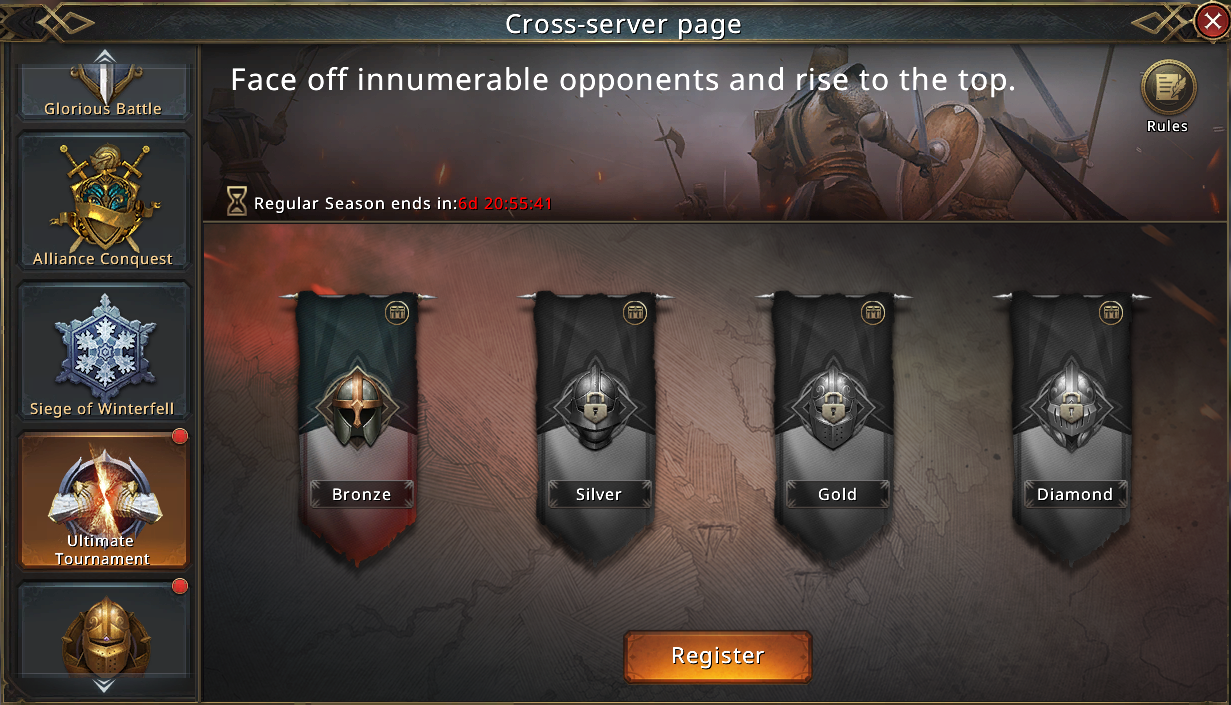Viewport: 1231px width, 705px height.
Task: Open Gold banner reward chest icon
Action: tap(873, 313)
